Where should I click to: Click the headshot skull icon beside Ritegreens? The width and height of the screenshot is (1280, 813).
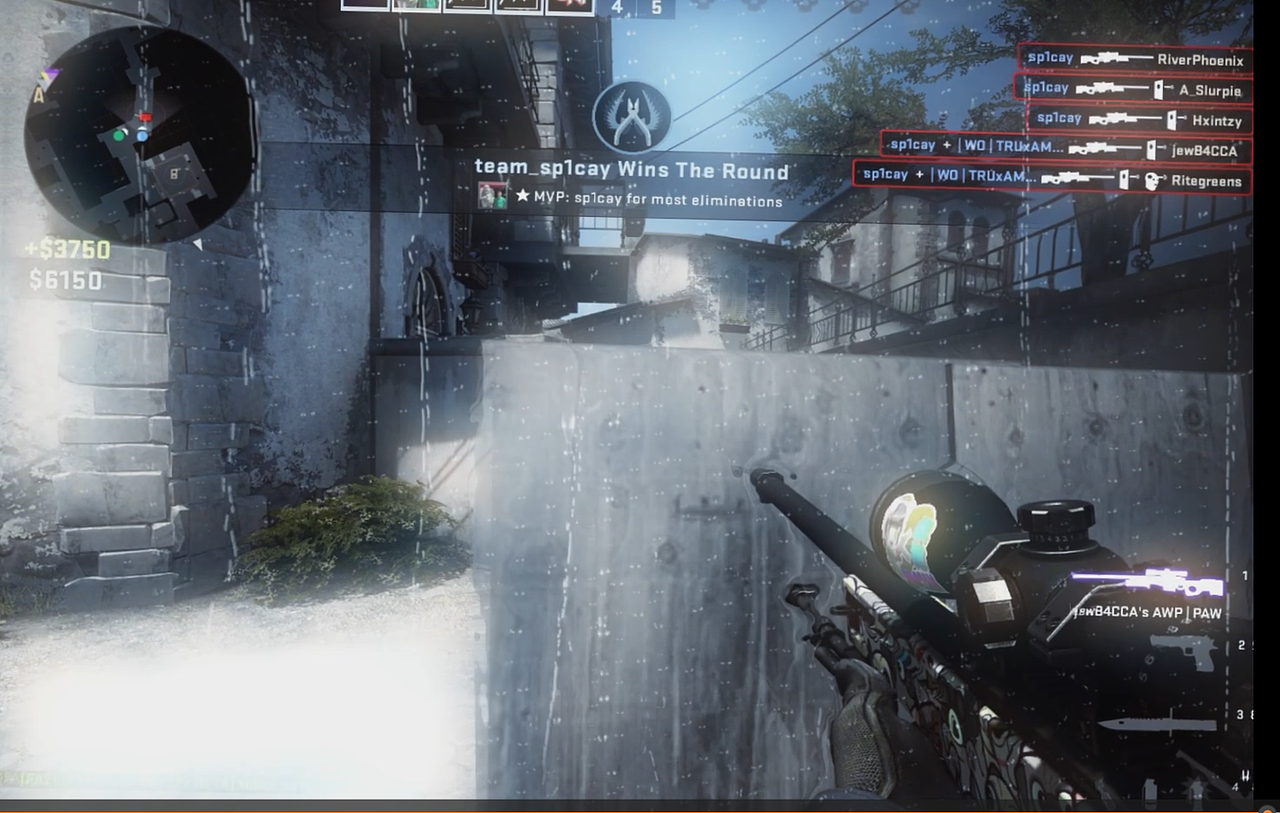1151,180
